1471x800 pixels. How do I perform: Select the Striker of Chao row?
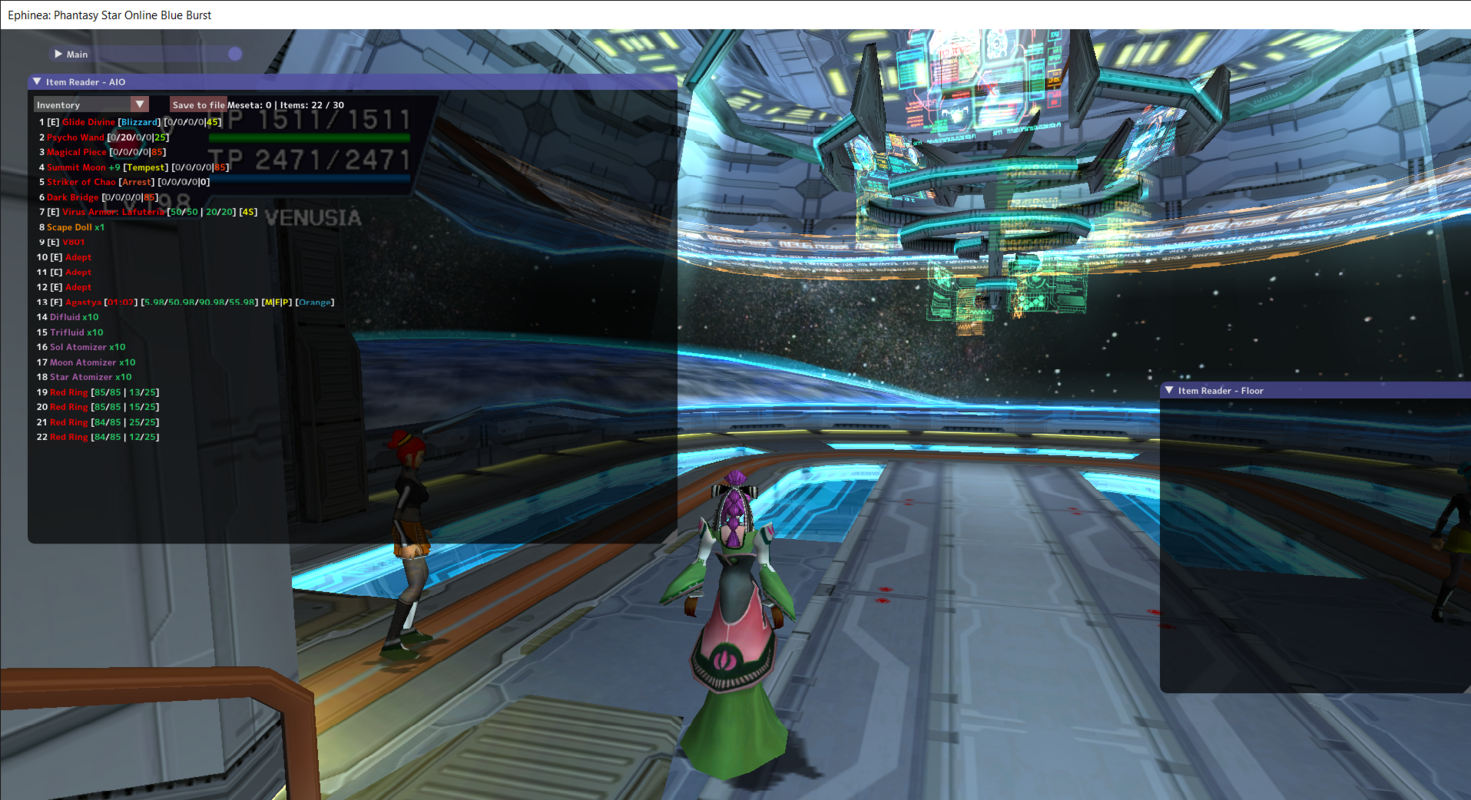pyautogui.click(x=81, y=182)
